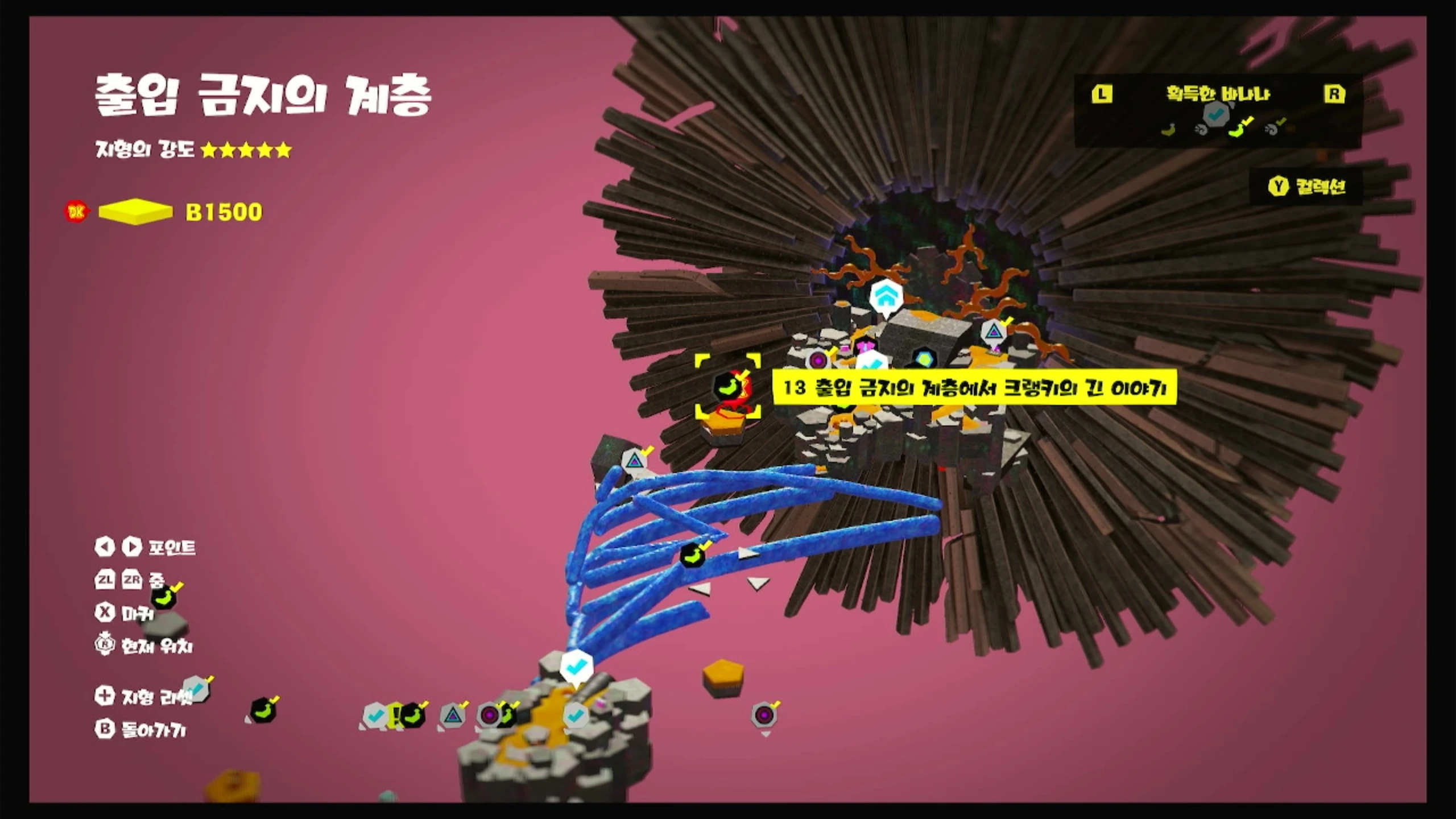Viewport: 1456px width, 819px height.
Task: Switch to the dim uncollected-banana filter icon
Action: pyautogui.click(x=1169, y=130)
